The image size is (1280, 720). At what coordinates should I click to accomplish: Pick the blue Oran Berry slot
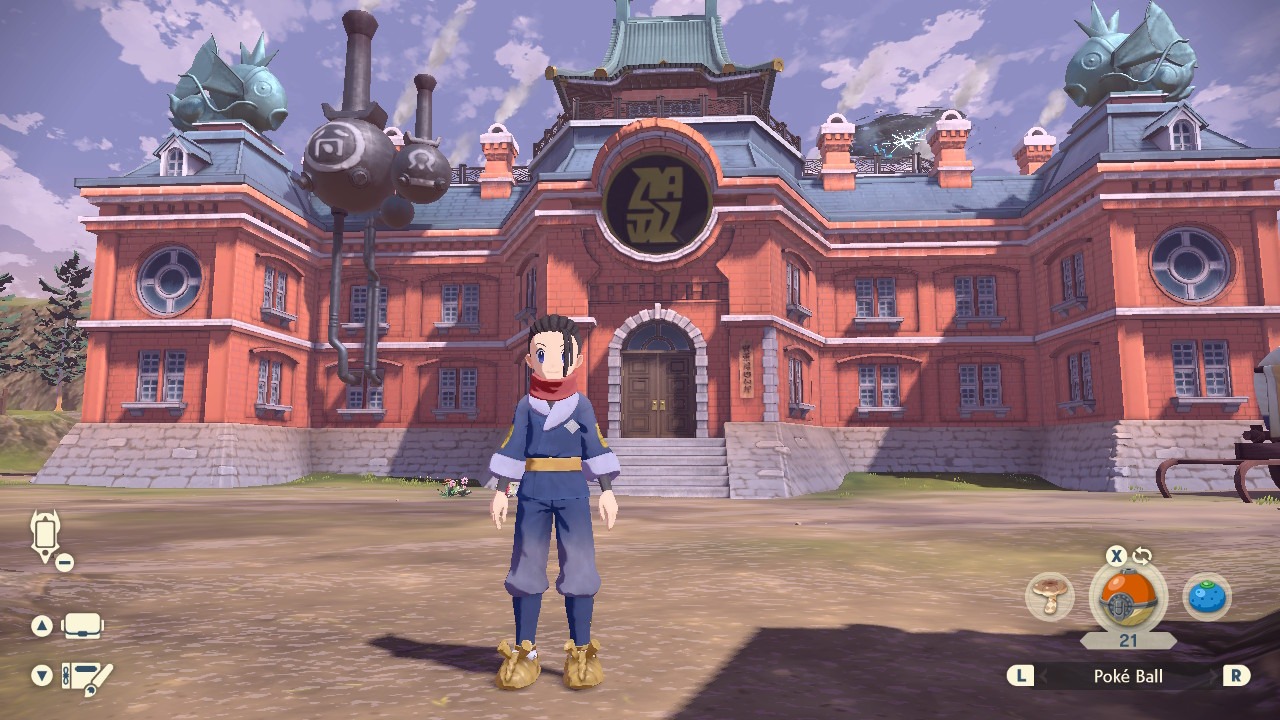coord(1207,597)
